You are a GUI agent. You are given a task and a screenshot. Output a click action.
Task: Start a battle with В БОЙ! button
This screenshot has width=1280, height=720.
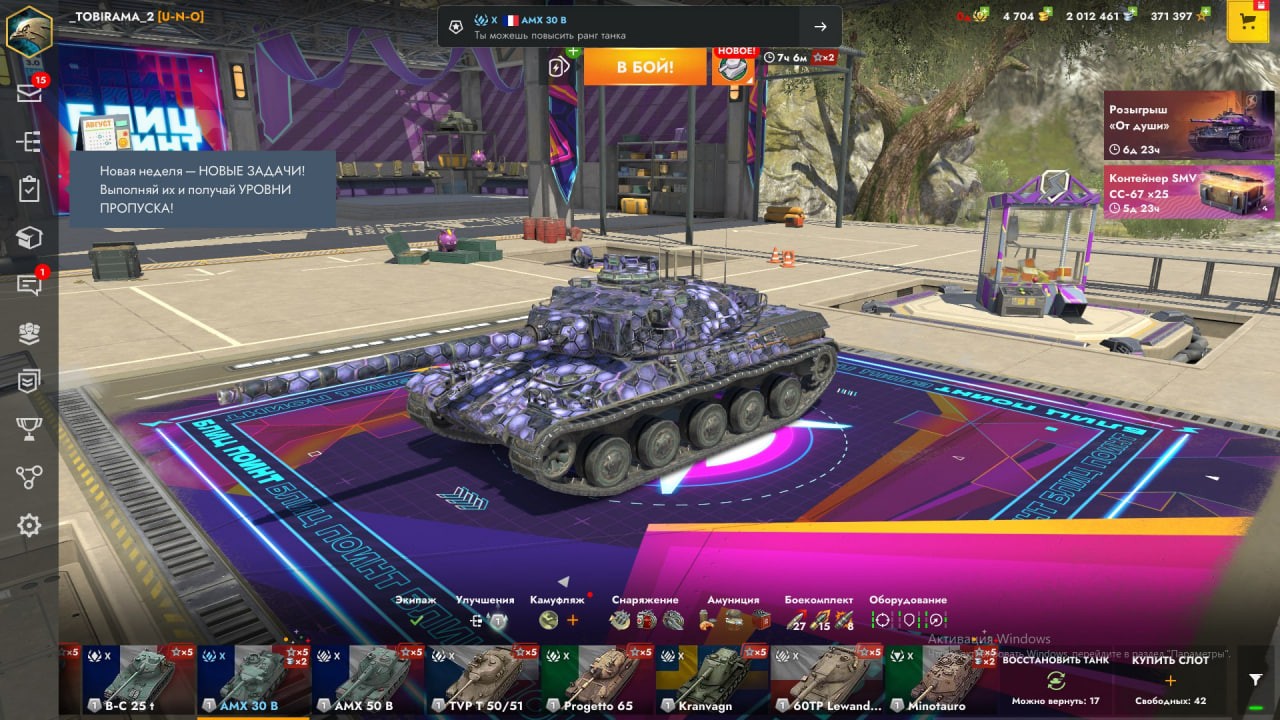pos(645,67)
